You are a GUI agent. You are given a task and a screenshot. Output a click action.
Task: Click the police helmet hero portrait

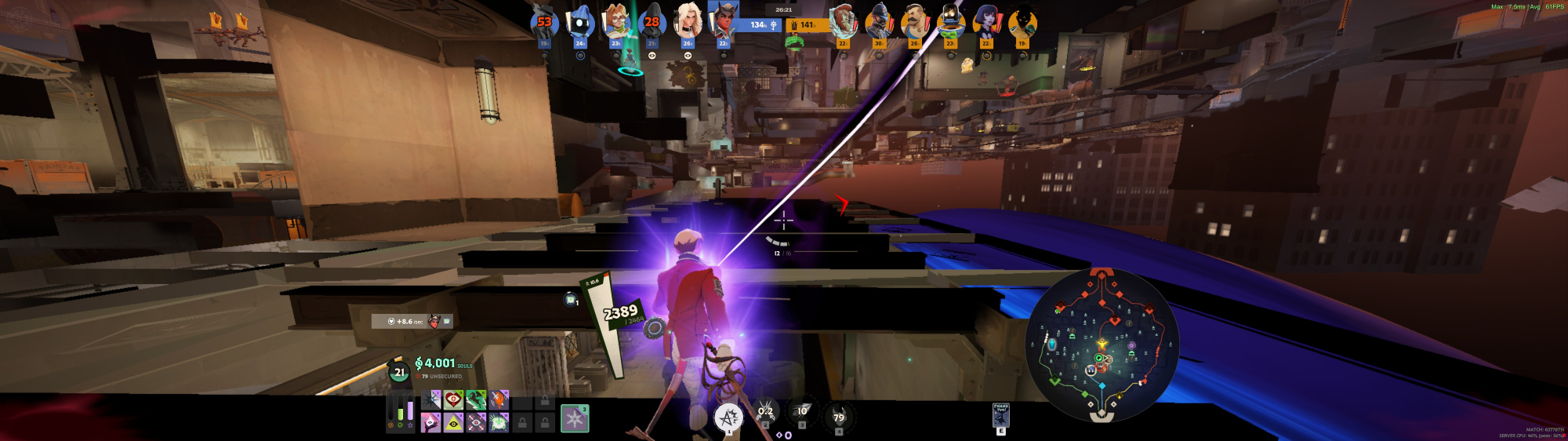(x=878, y=22)
